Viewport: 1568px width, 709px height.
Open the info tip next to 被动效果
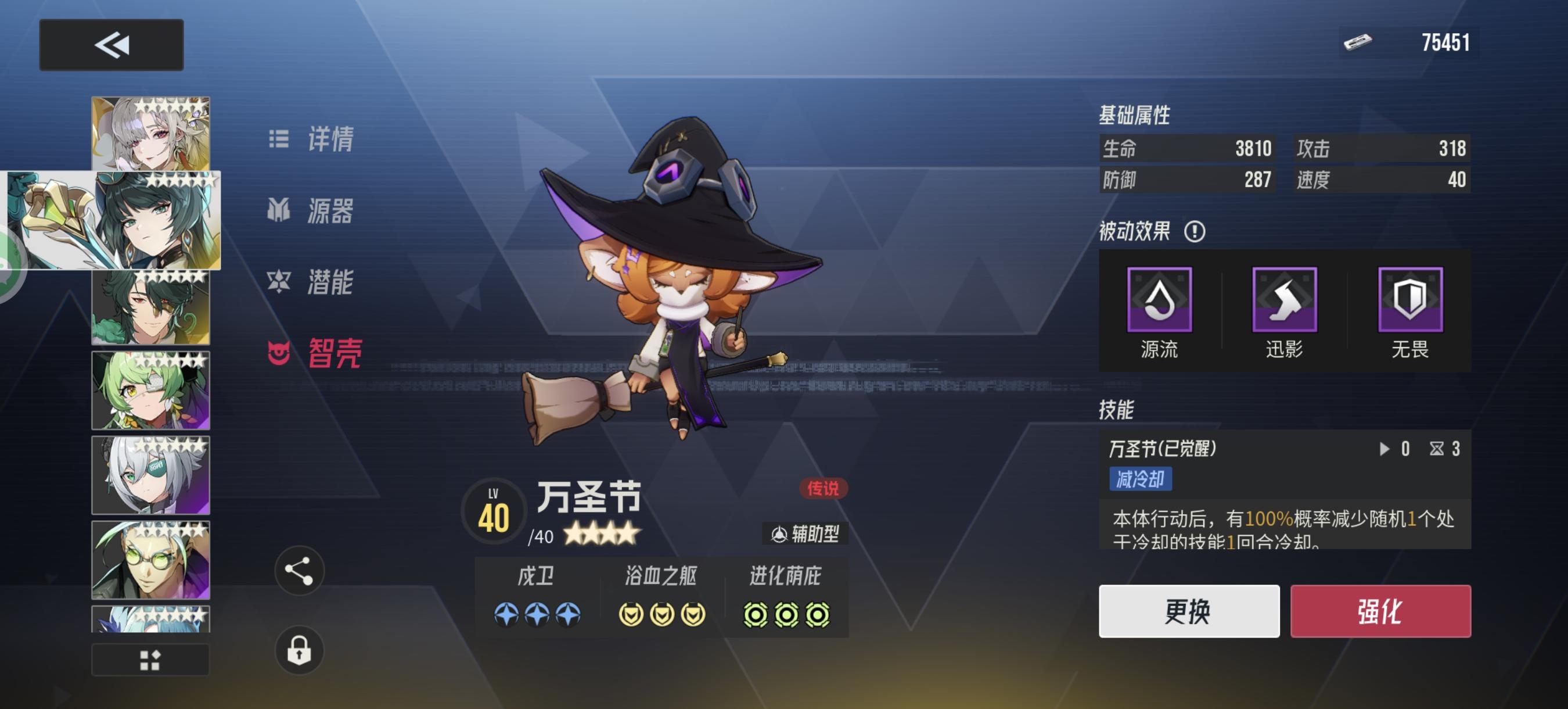tap(1195, 232)
